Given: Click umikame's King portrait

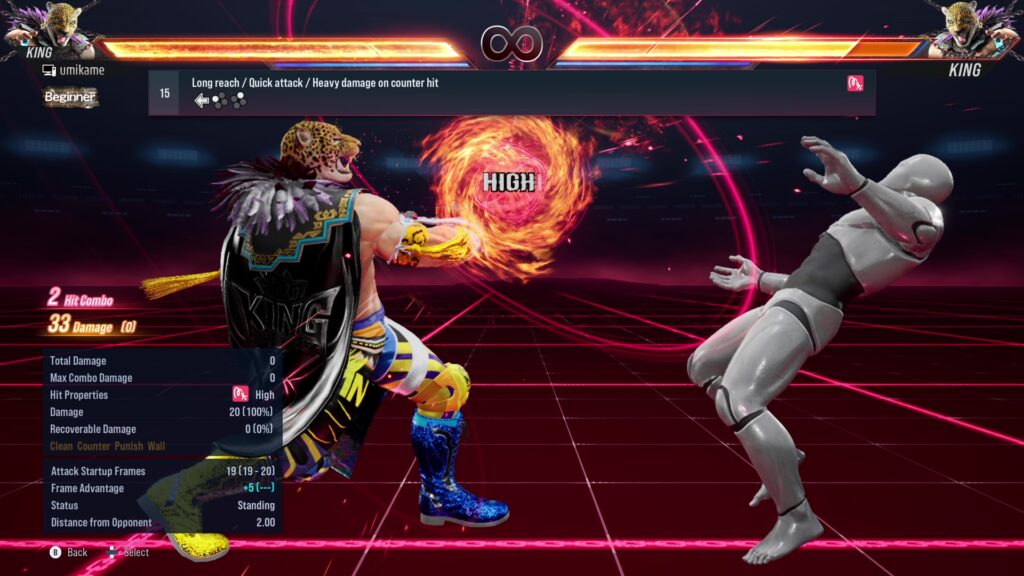Looking at the screenshot, I should click(47, 30).
